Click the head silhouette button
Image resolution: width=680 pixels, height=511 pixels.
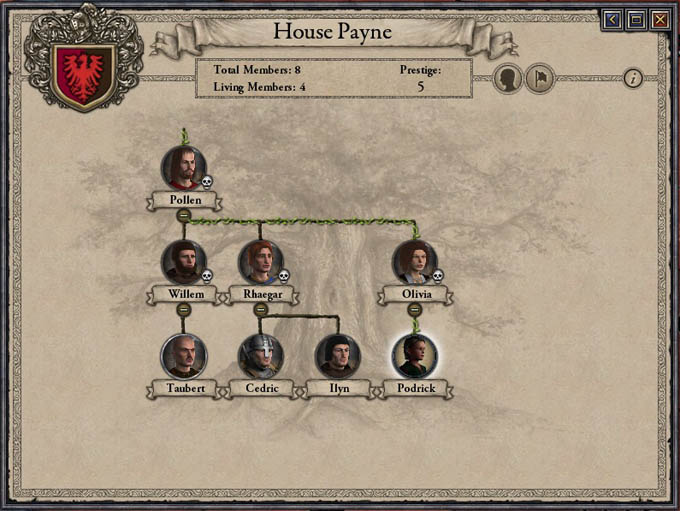tap(508, 78)
